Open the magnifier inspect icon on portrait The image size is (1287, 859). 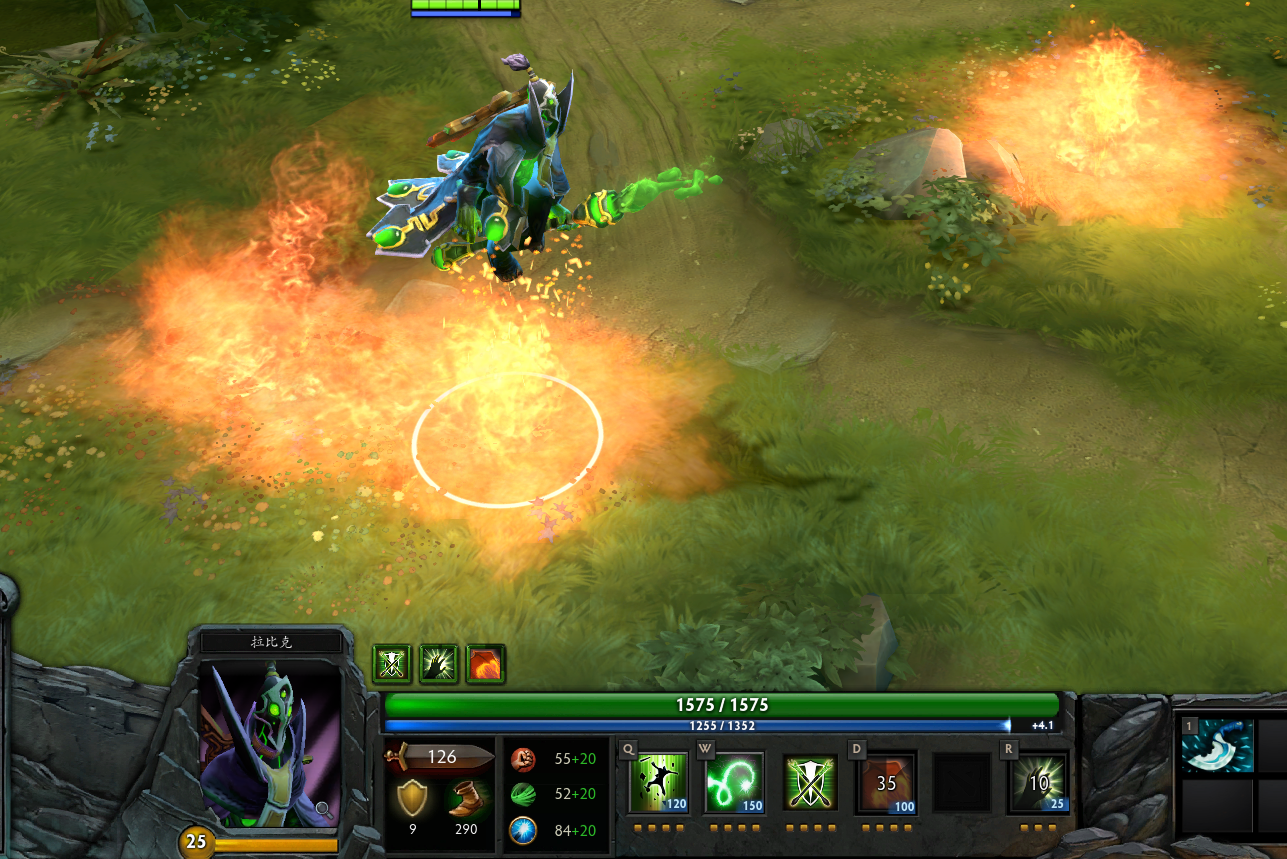324,808
